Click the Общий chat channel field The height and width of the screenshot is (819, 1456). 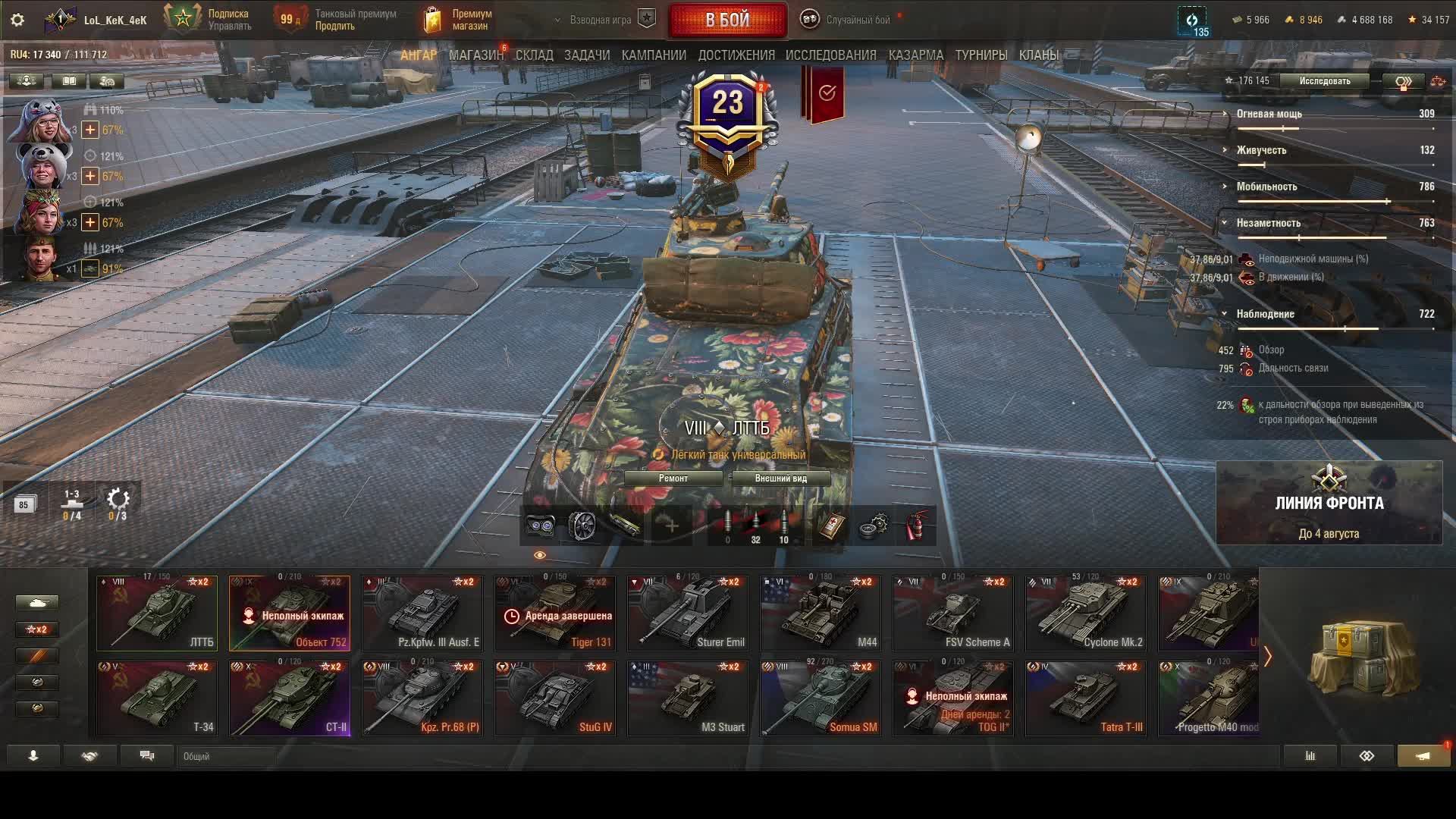click(227, 756)
